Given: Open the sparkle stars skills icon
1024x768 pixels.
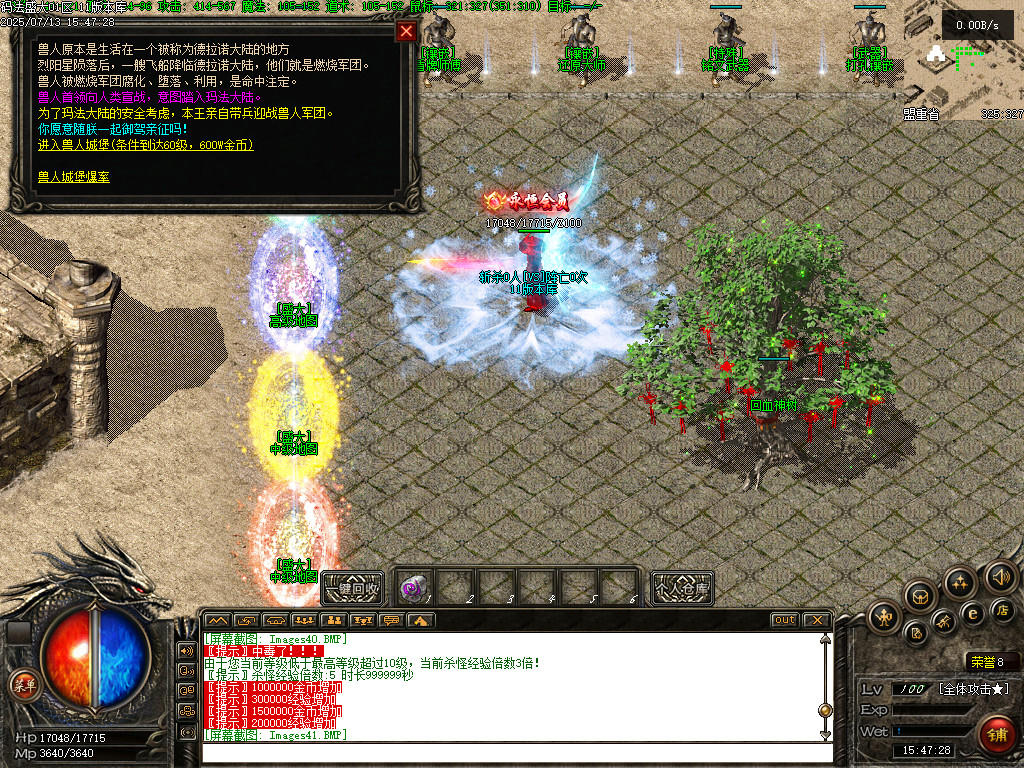Looking at the screenshot, I should coord(959,582).
